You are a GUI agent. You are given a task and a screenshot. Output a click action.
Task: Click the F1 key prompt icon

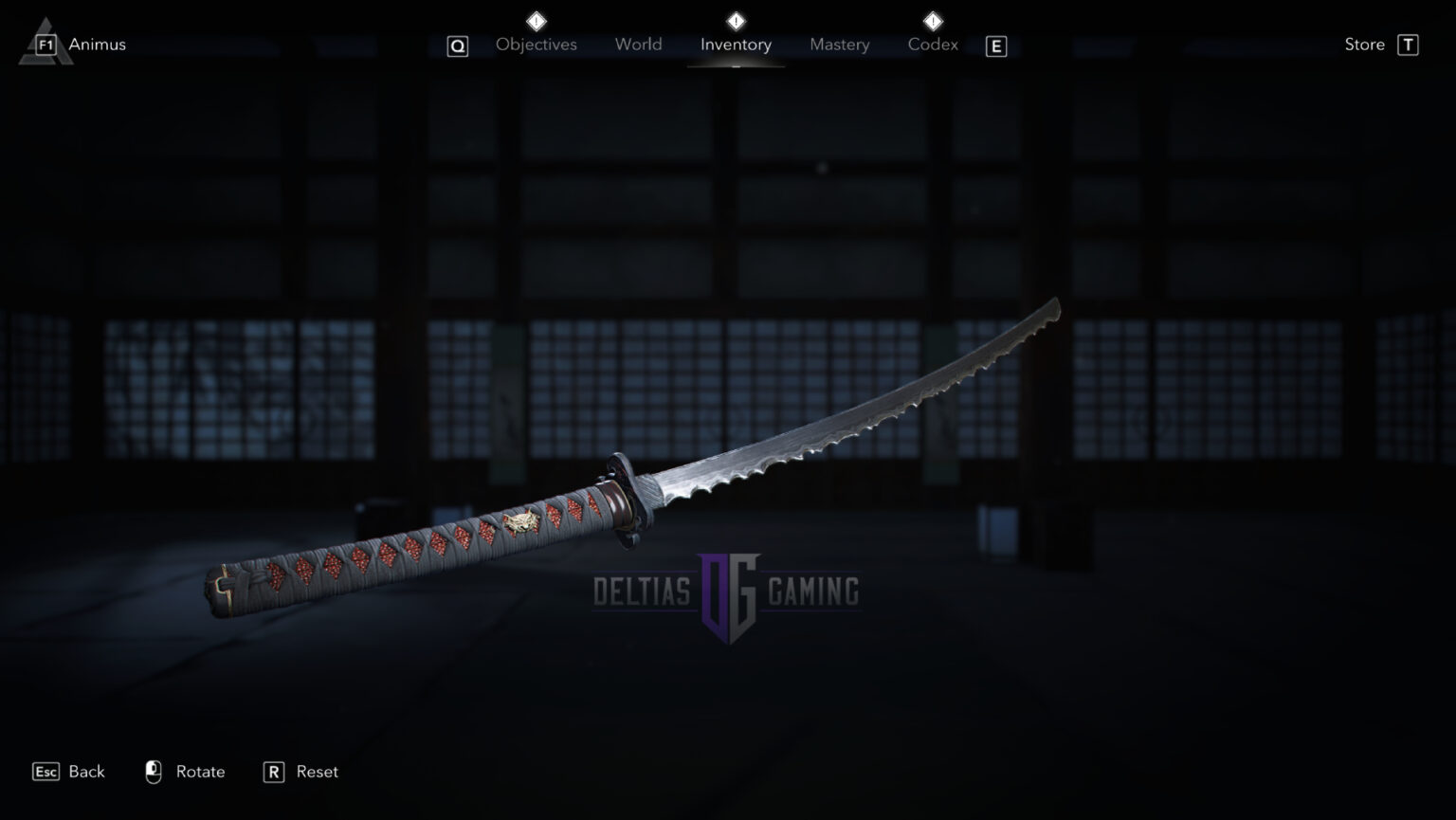[x=46, y=44]
